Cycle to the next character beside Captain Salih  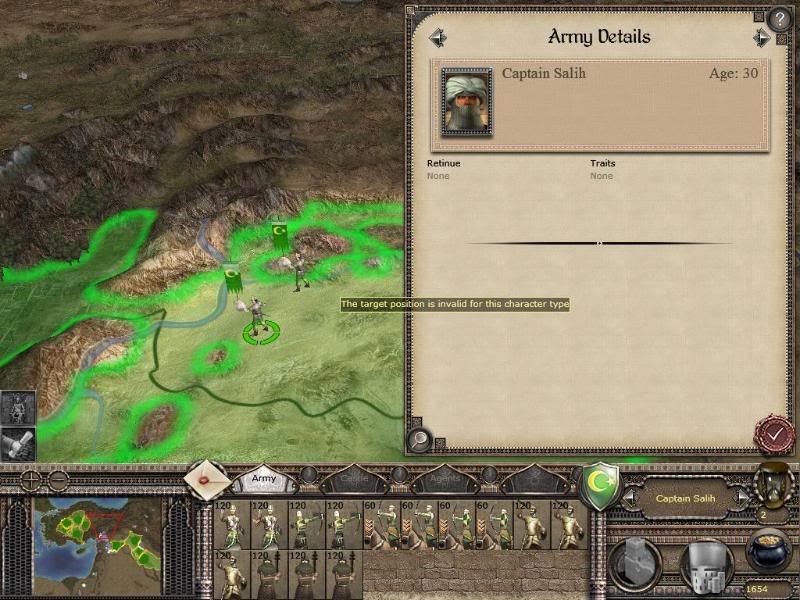(x=742, y=497)
